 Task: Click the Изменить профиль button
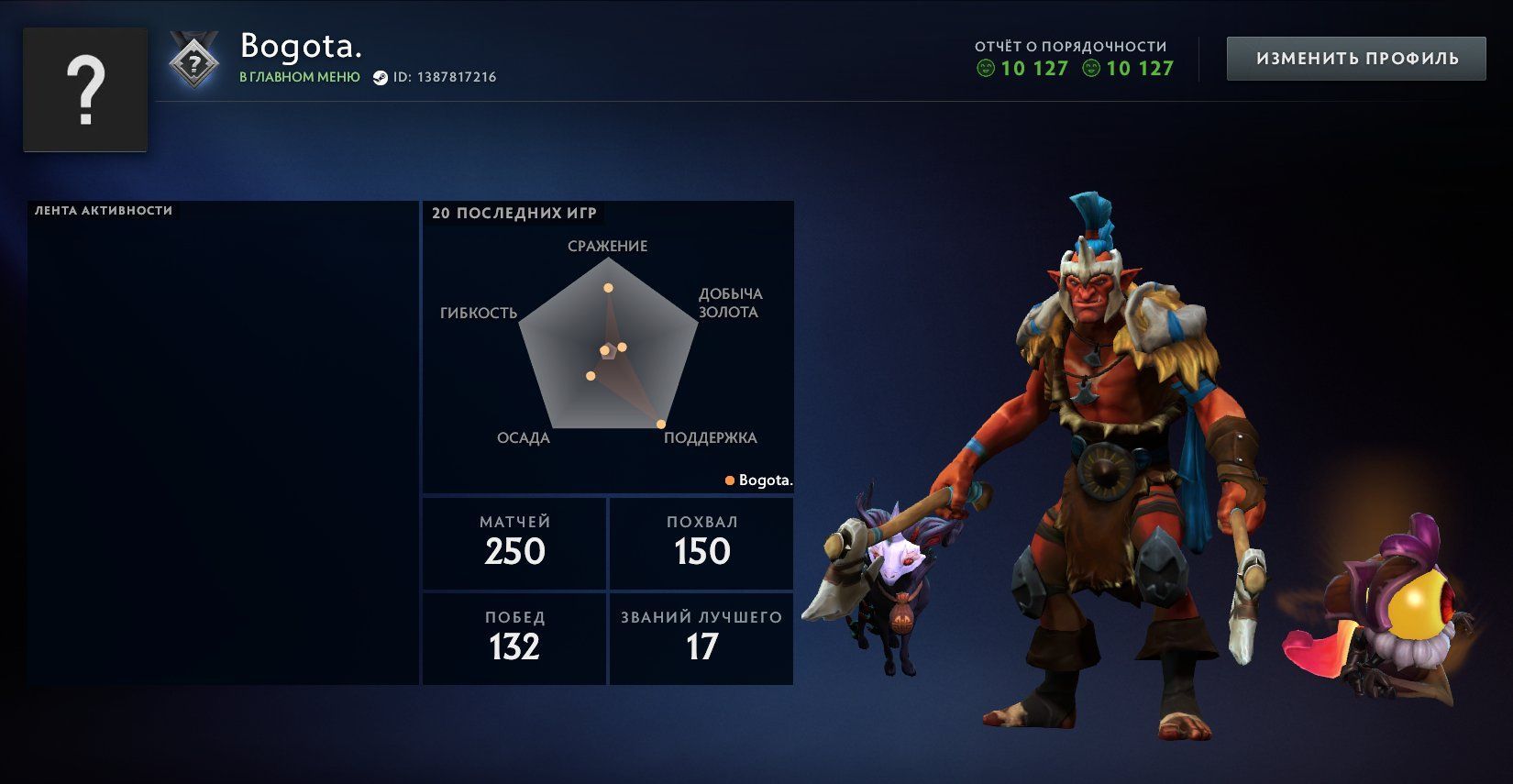click(1356, 59)
